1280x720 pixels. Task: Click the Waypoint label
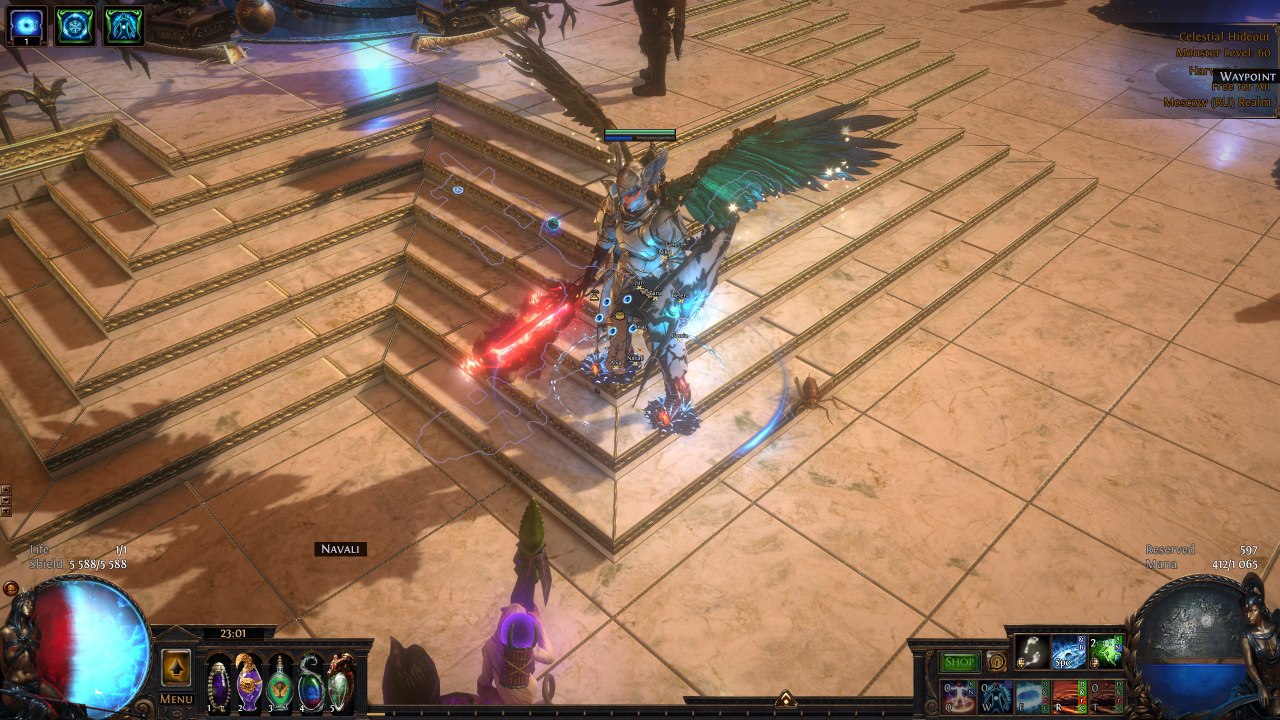[x=1247, y=77]
